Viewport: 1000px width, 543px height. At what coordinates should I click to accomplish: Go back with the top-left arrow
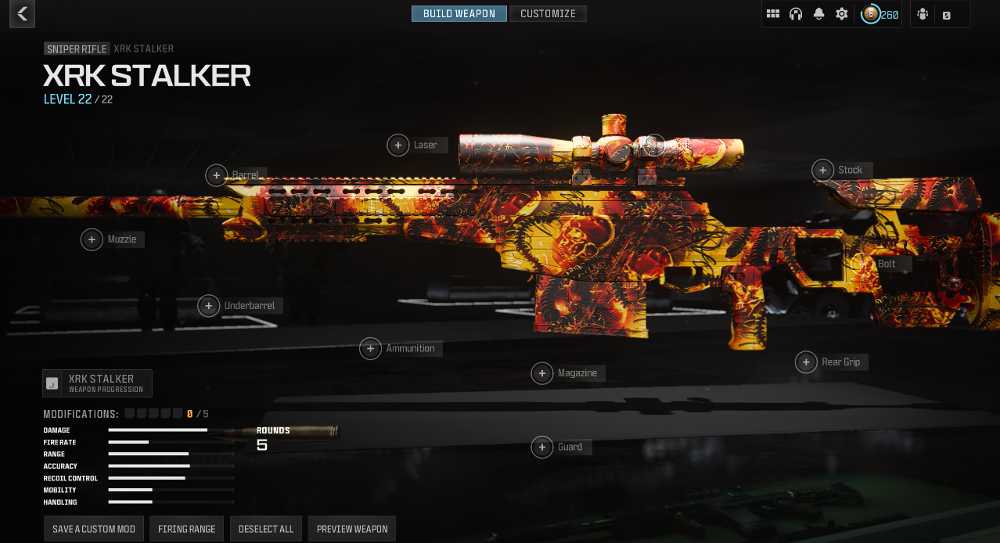click(x=21, y=14)
